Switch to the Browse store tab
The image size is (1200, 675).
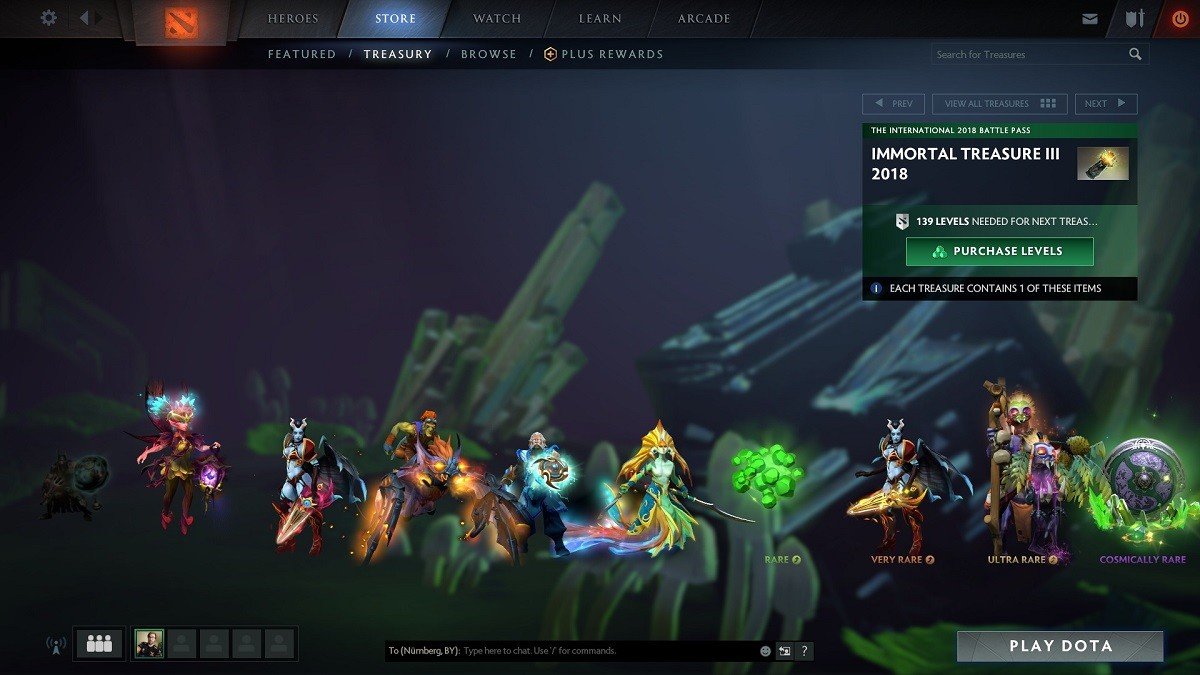(x=489, y=54)
